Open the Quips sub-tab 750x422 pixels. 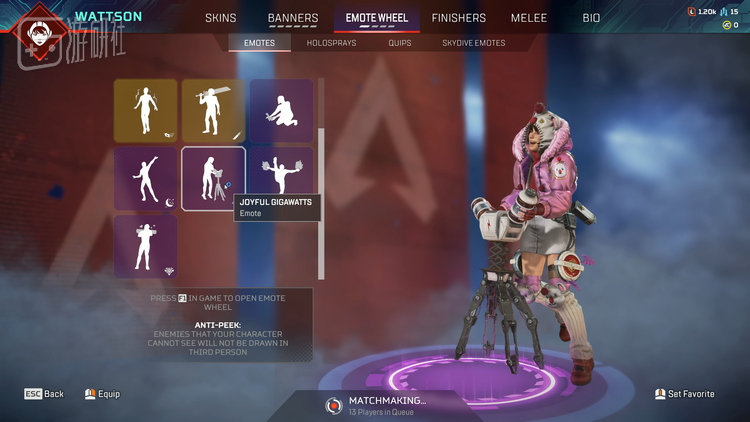coord(399,43)
